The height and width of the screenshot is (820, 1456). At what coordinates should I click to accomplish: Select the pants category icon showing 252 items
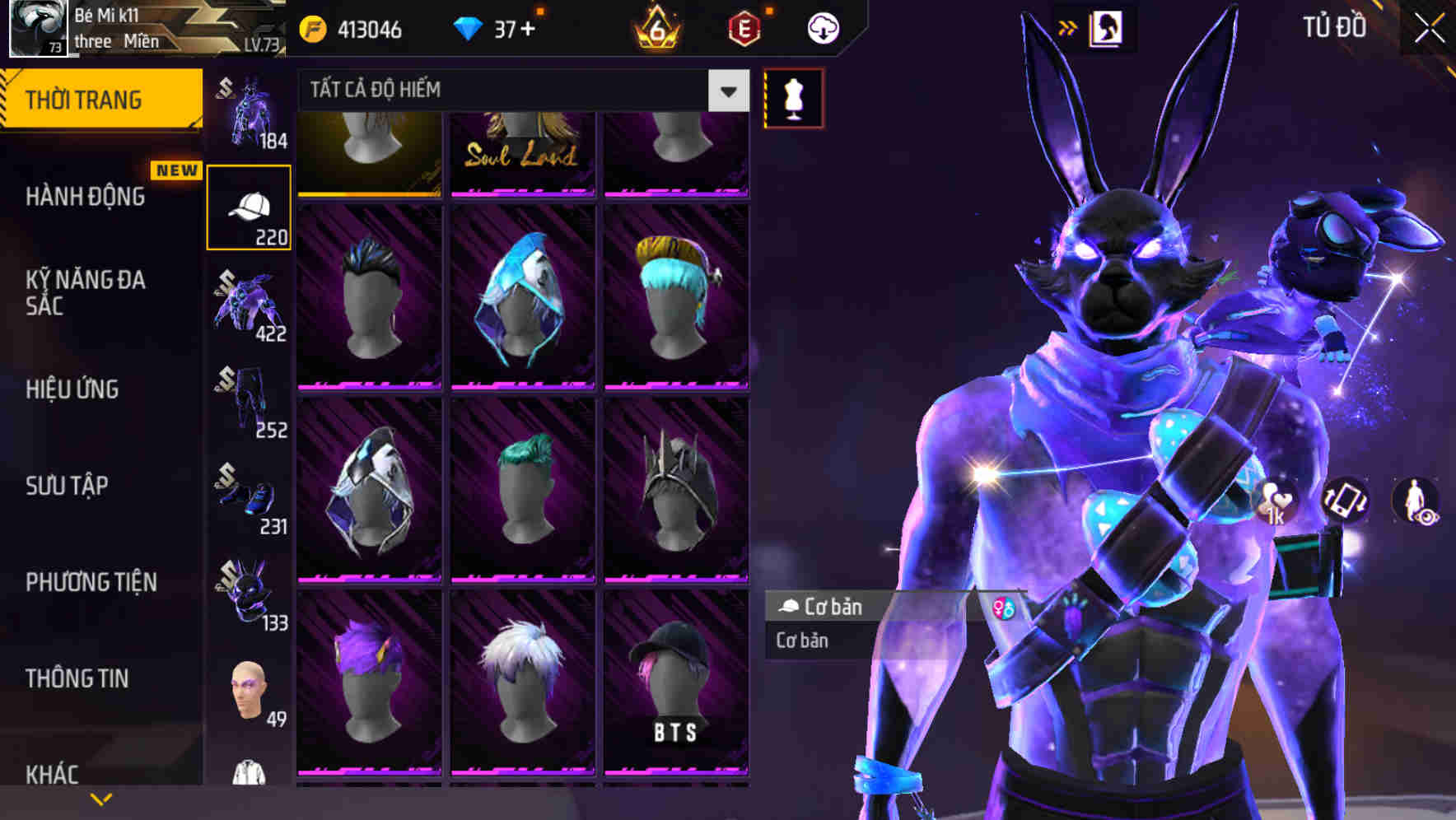[248, 403]
